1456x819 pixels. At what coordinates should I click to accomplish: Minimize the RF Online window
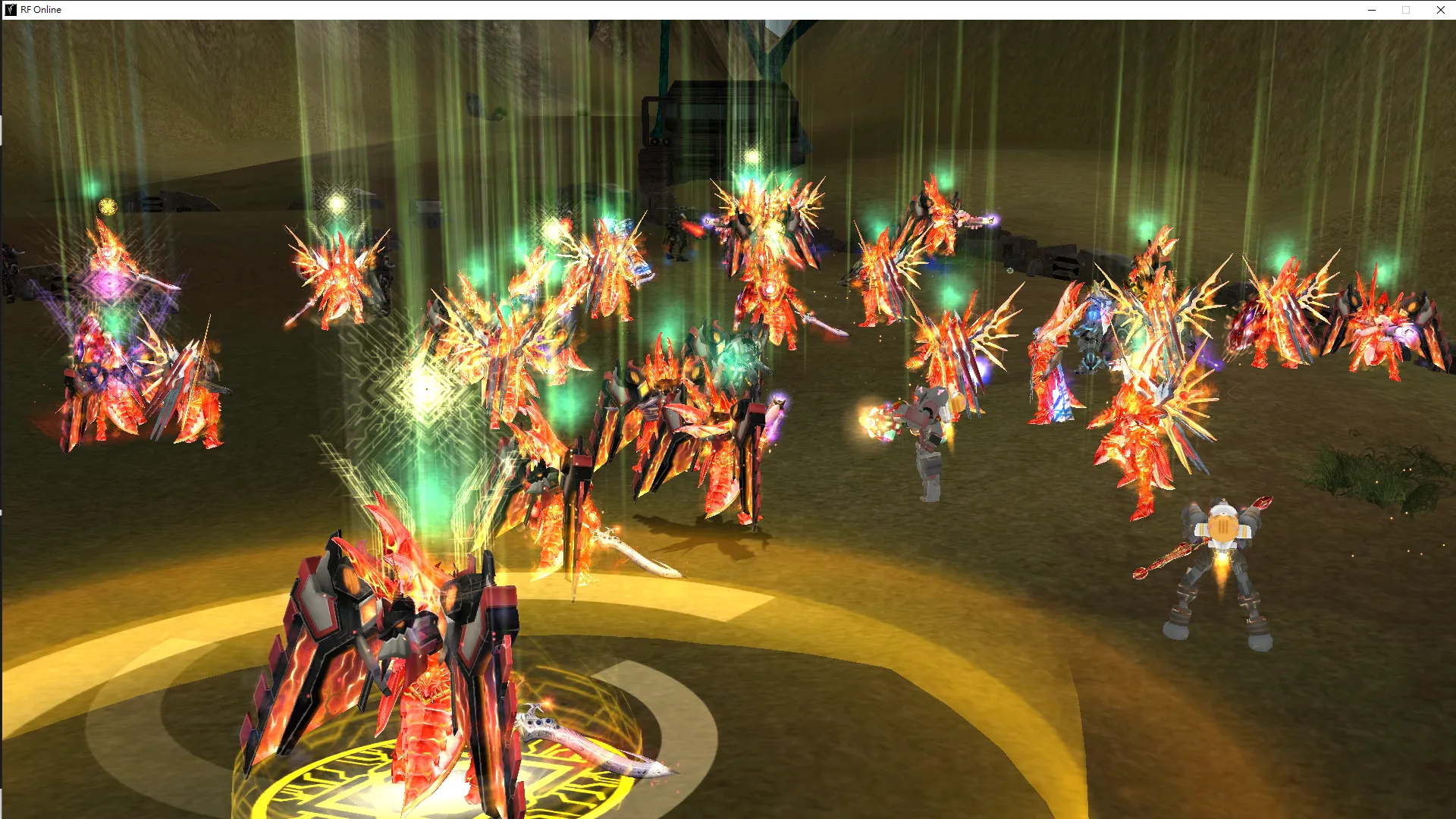click(1372, 10)
